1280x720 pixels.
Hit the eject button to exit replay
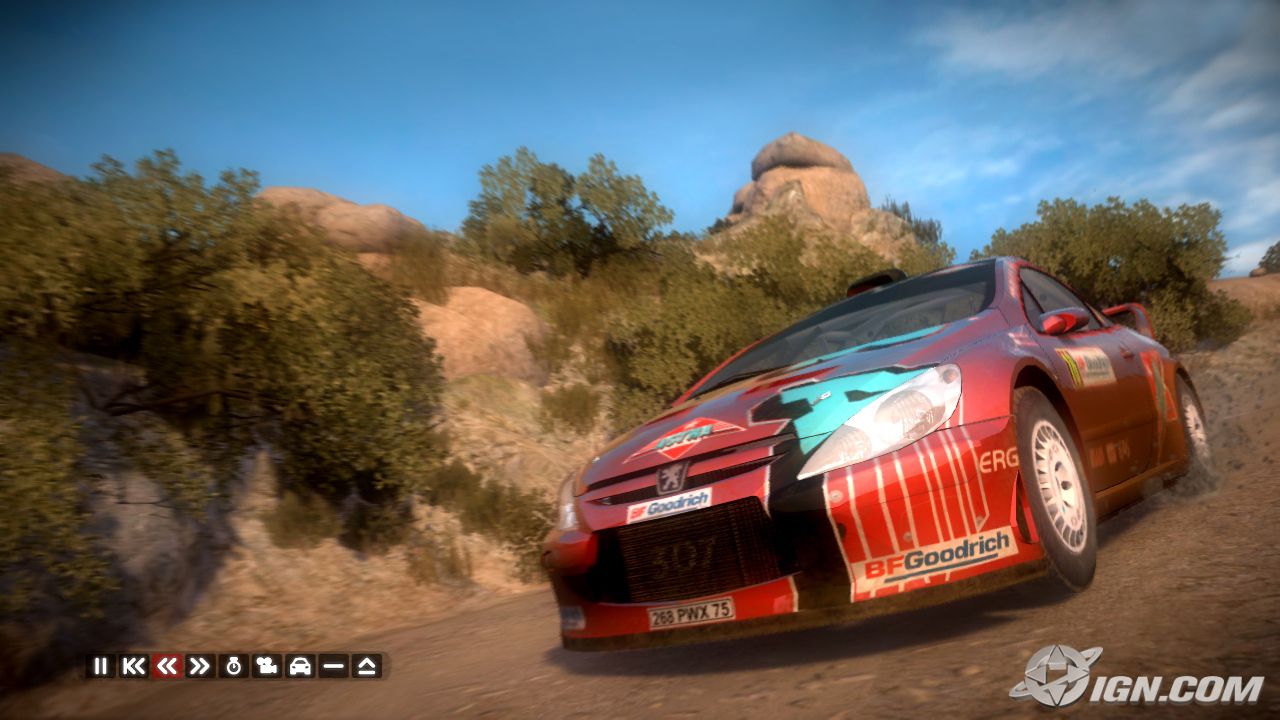coord(367,666)
